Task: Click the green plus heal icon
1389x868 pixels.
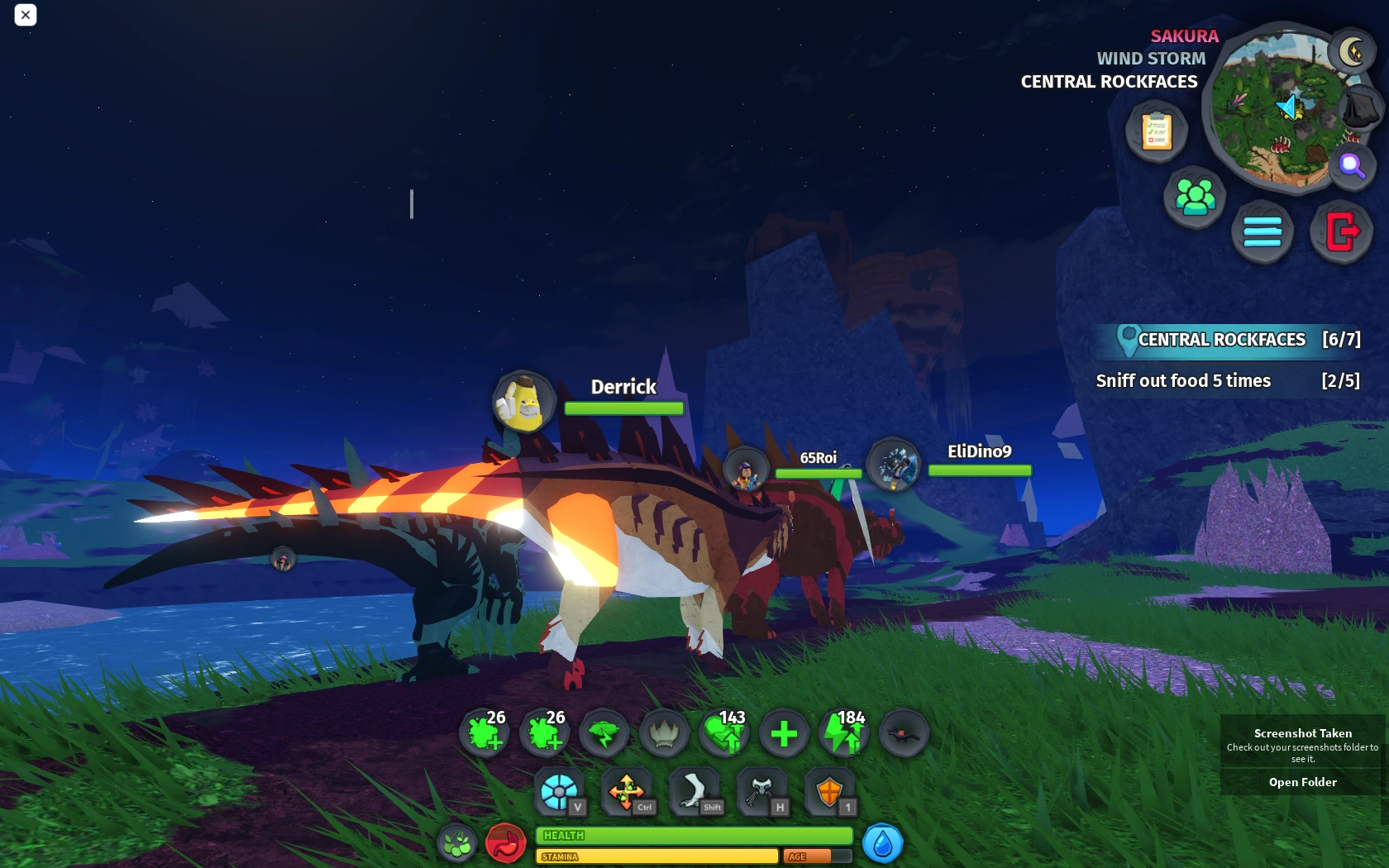Action: (783, 732)
